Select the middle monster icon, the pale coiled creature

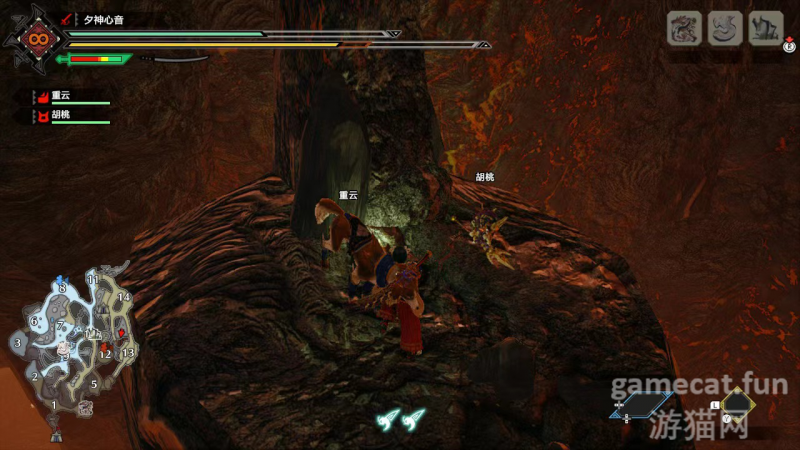coord(725,28)
